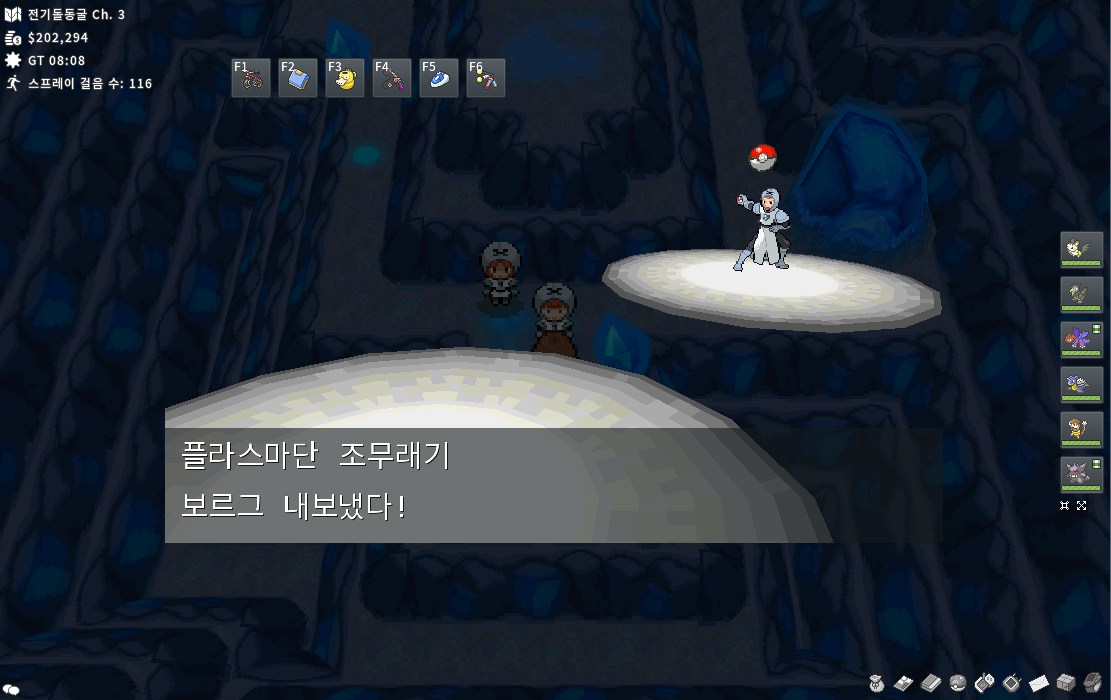The width and height of the screenshot is (1111, 700).
Task: Collapse the party panel with the shrink icon
Action: (x=1065, y=506)
